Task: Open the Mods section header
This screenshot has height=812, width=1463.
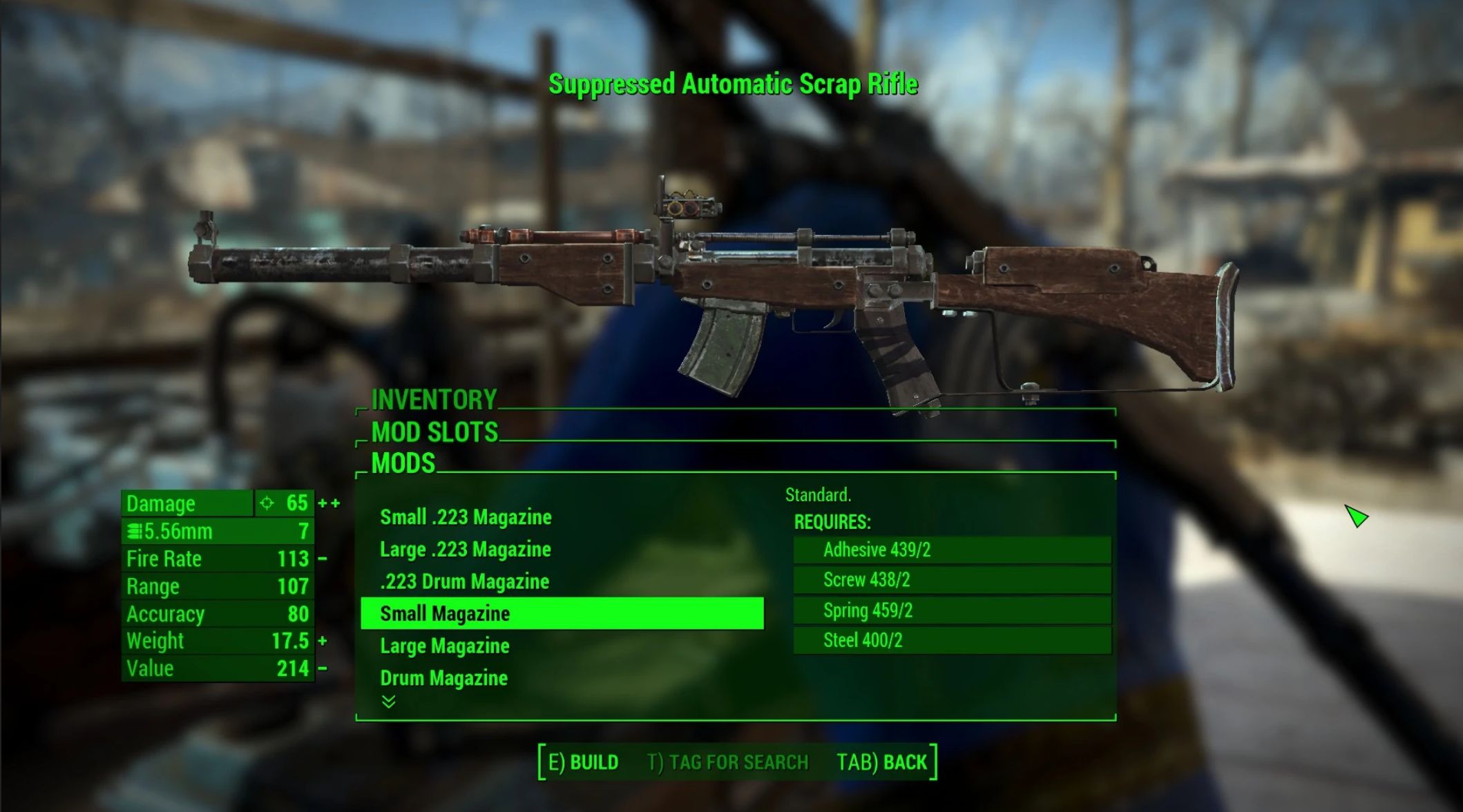Action: 403,463
